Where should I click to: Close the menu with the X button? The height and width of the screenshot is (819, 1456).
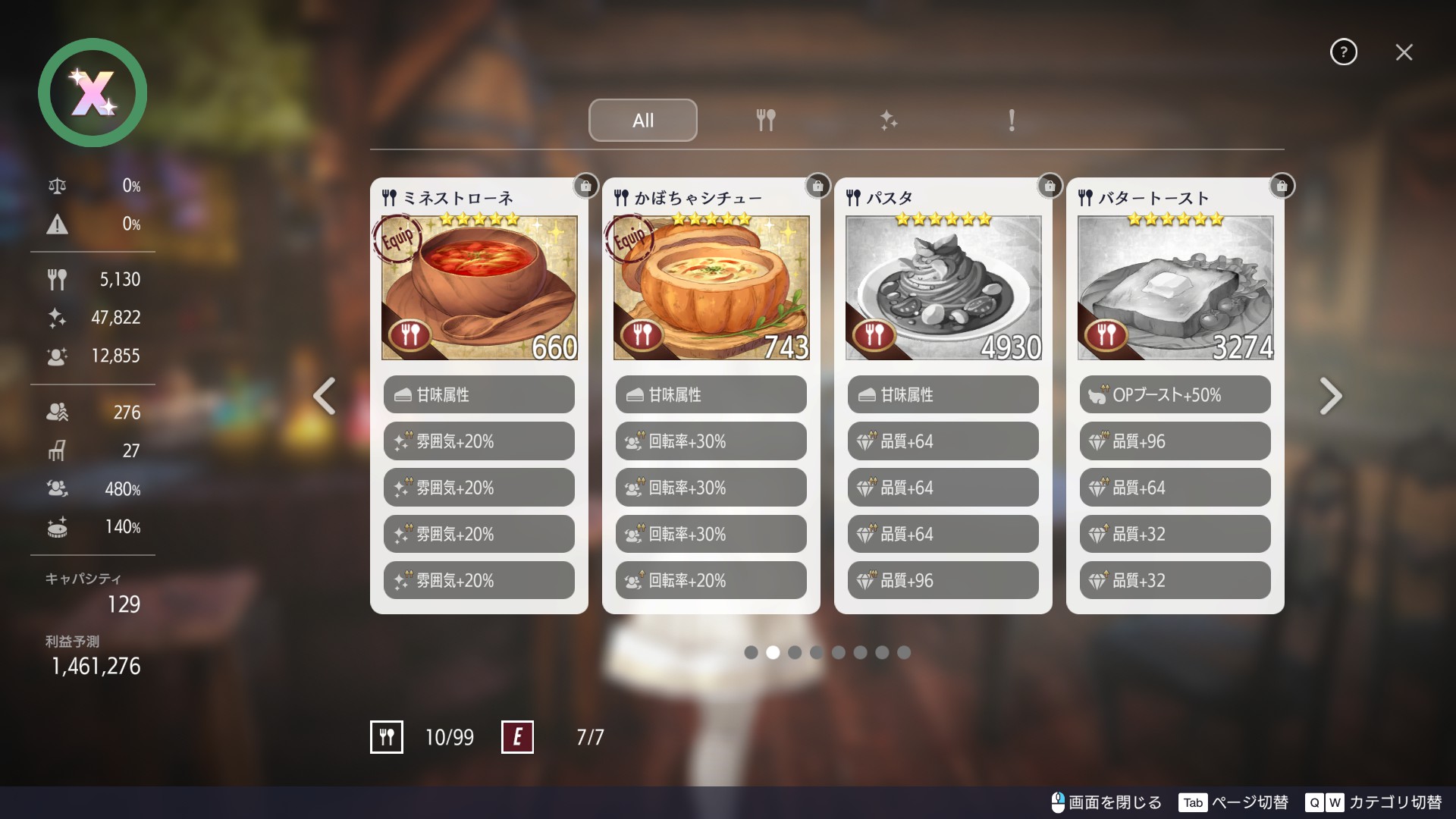1404,52
